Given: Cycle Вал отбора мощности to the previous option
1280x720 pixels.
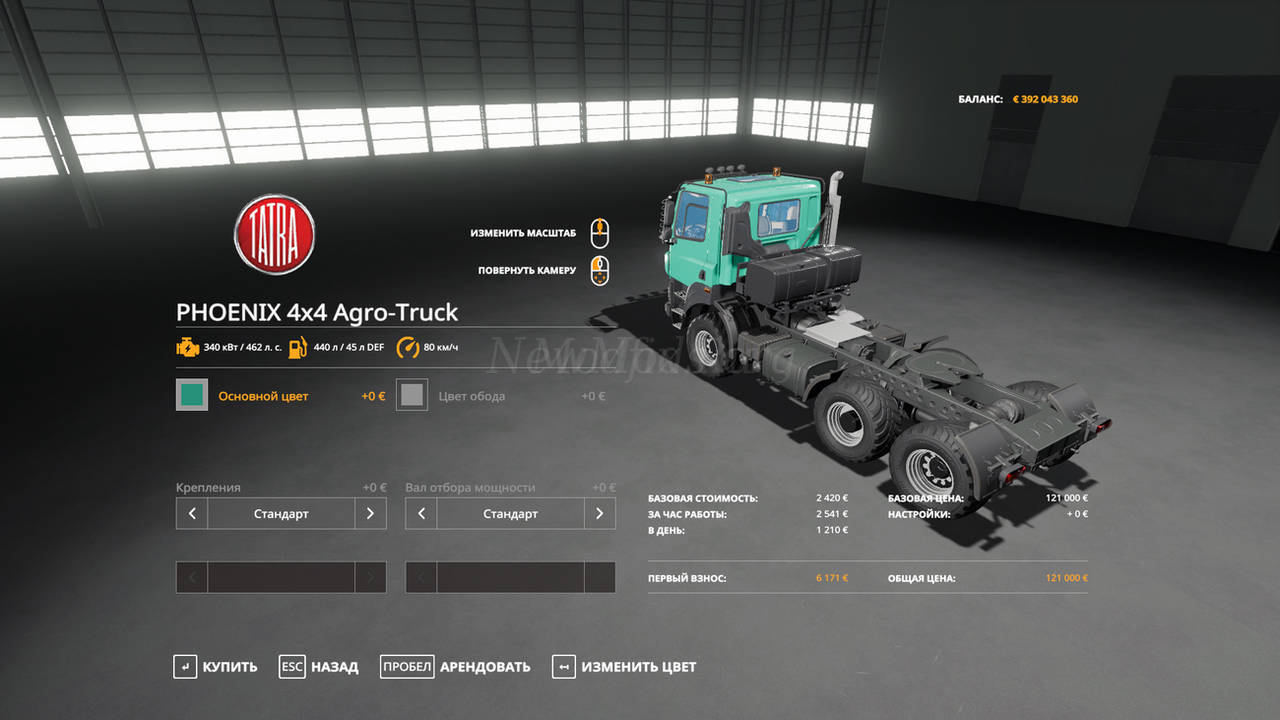Looking at the screenshot, I should 421,514.
